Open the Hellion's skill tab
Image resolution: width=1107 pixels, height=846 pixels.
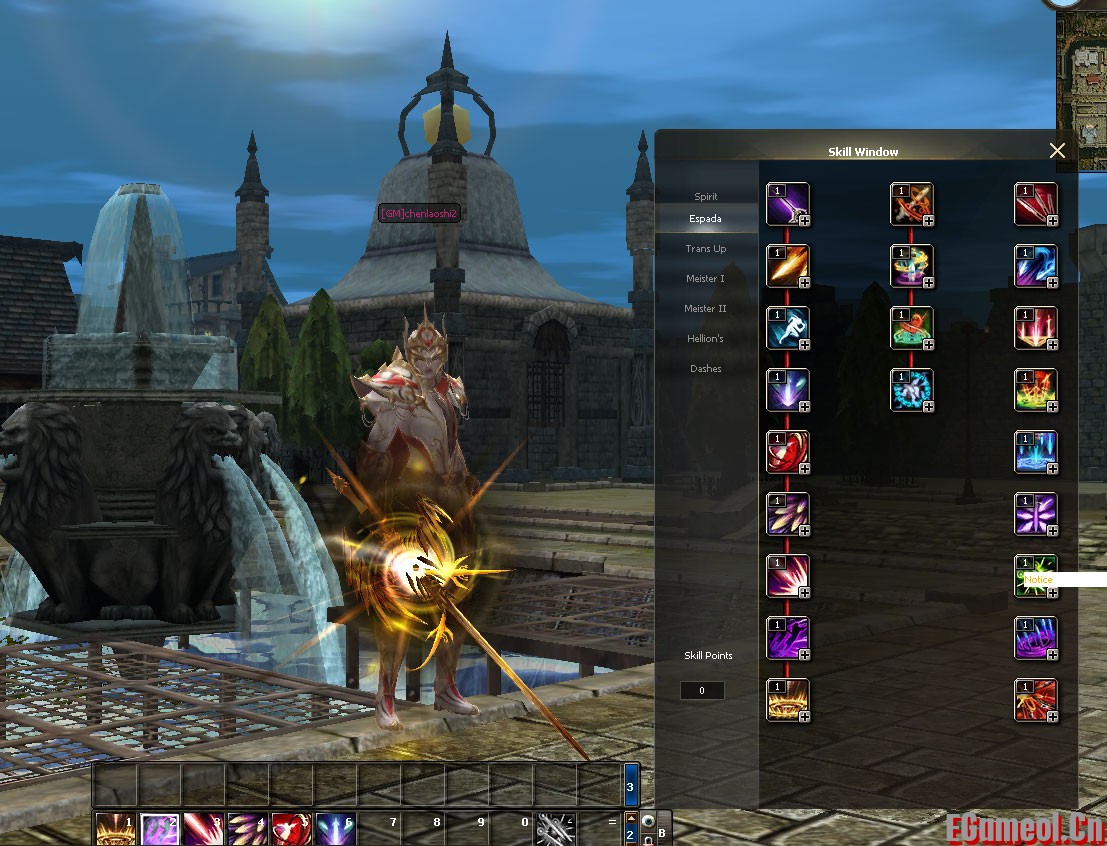(706, 339)
